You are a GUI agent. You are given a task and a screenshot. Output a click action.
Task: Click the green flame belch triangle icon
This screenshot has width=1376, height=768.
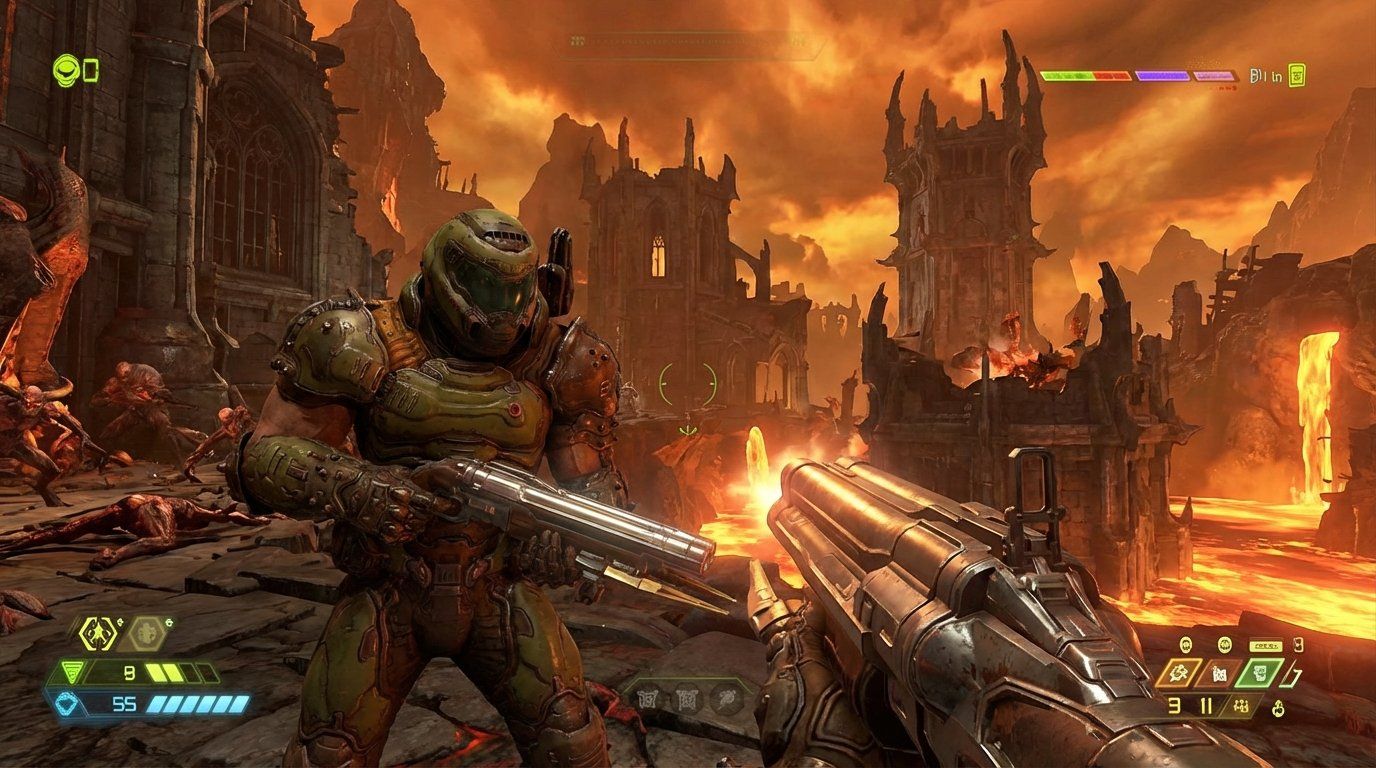[x=73, y=670]
